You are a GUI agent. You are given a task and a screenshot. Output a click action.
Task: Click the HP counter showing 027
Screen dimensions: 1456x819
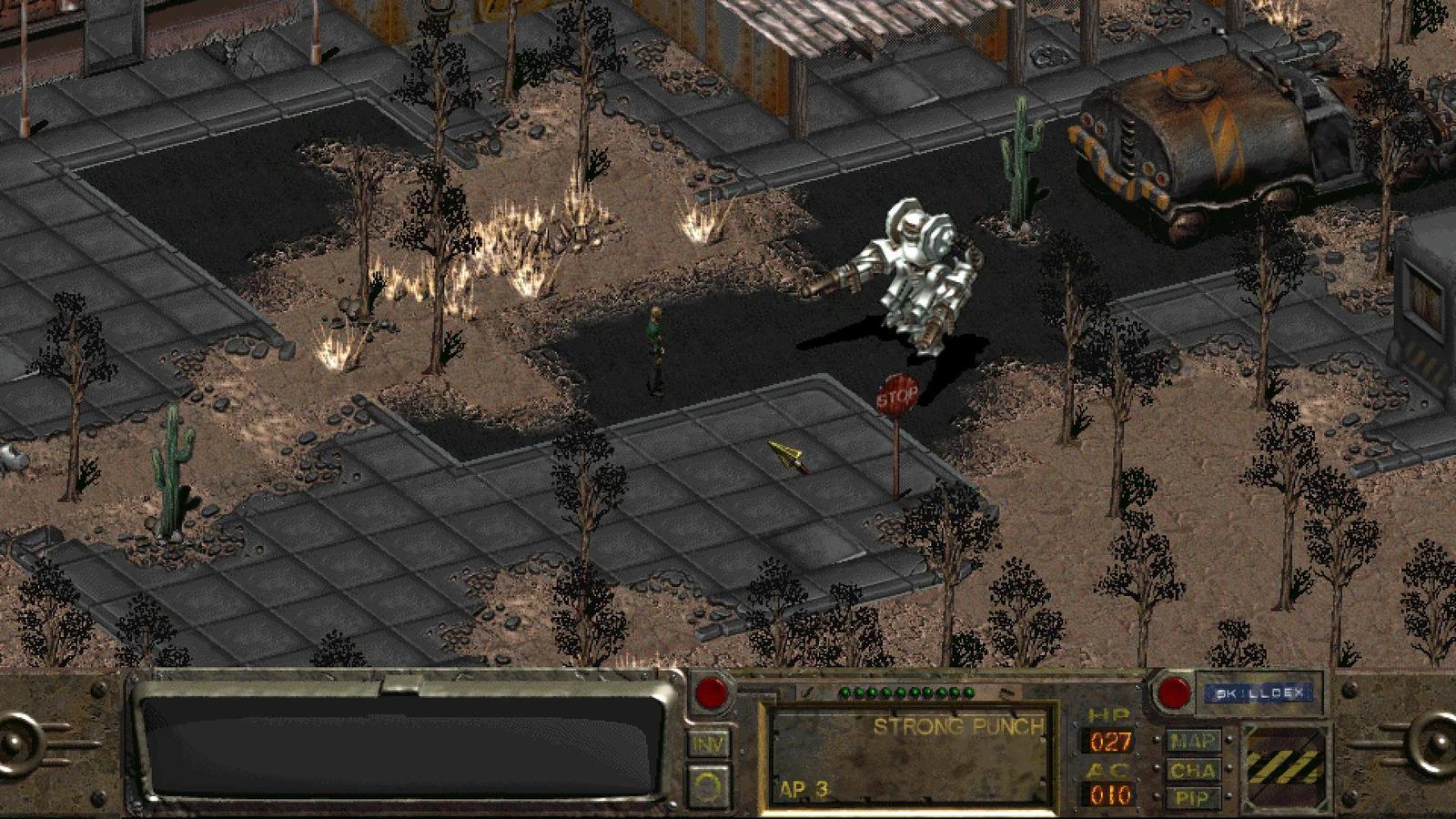pyautogui.click(x=1109, y=740)
